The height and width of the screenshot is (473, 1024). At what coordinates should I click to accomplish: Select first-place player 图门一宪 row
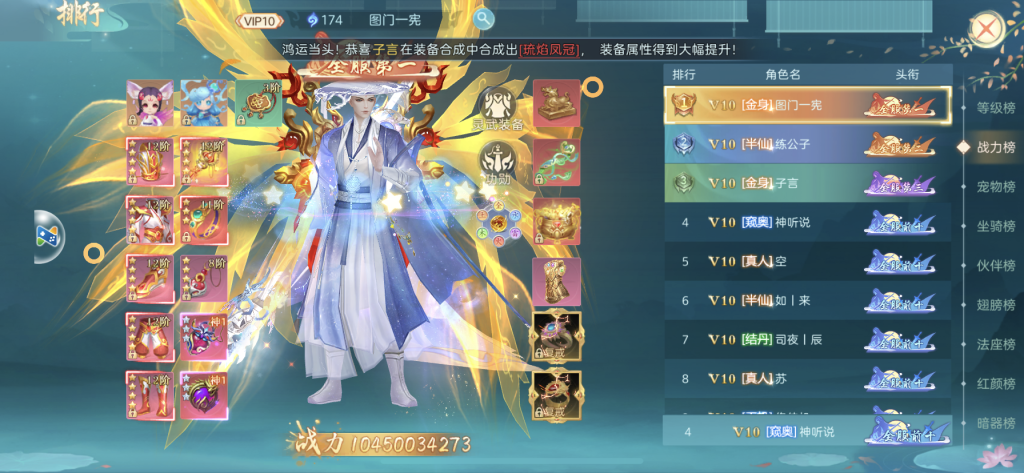806,105
